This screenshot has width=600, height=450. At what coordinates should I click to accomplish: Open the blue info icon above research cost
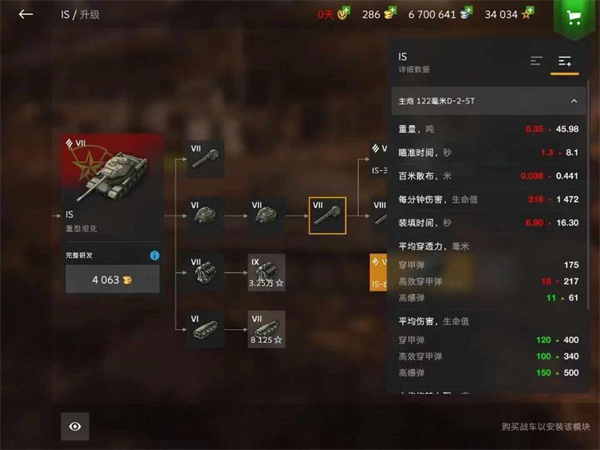click(x=155, y=256)
